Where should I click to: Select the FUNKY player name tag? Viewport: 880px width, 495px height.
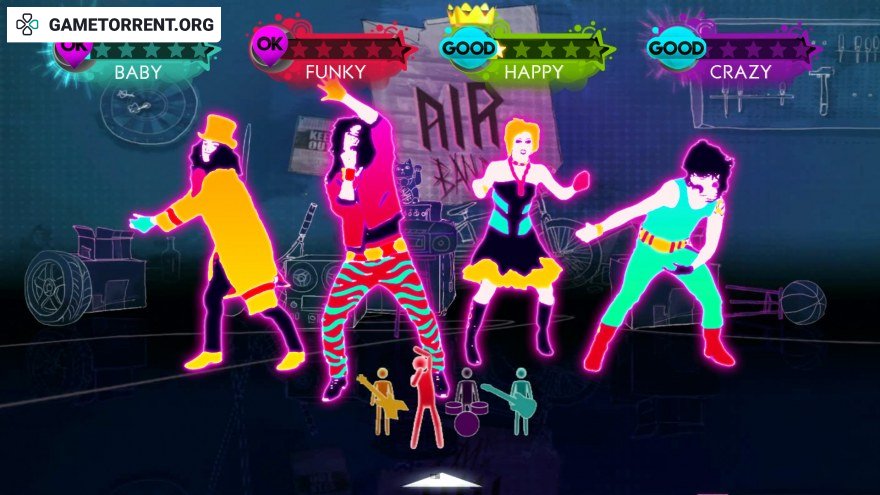[335, 72]
